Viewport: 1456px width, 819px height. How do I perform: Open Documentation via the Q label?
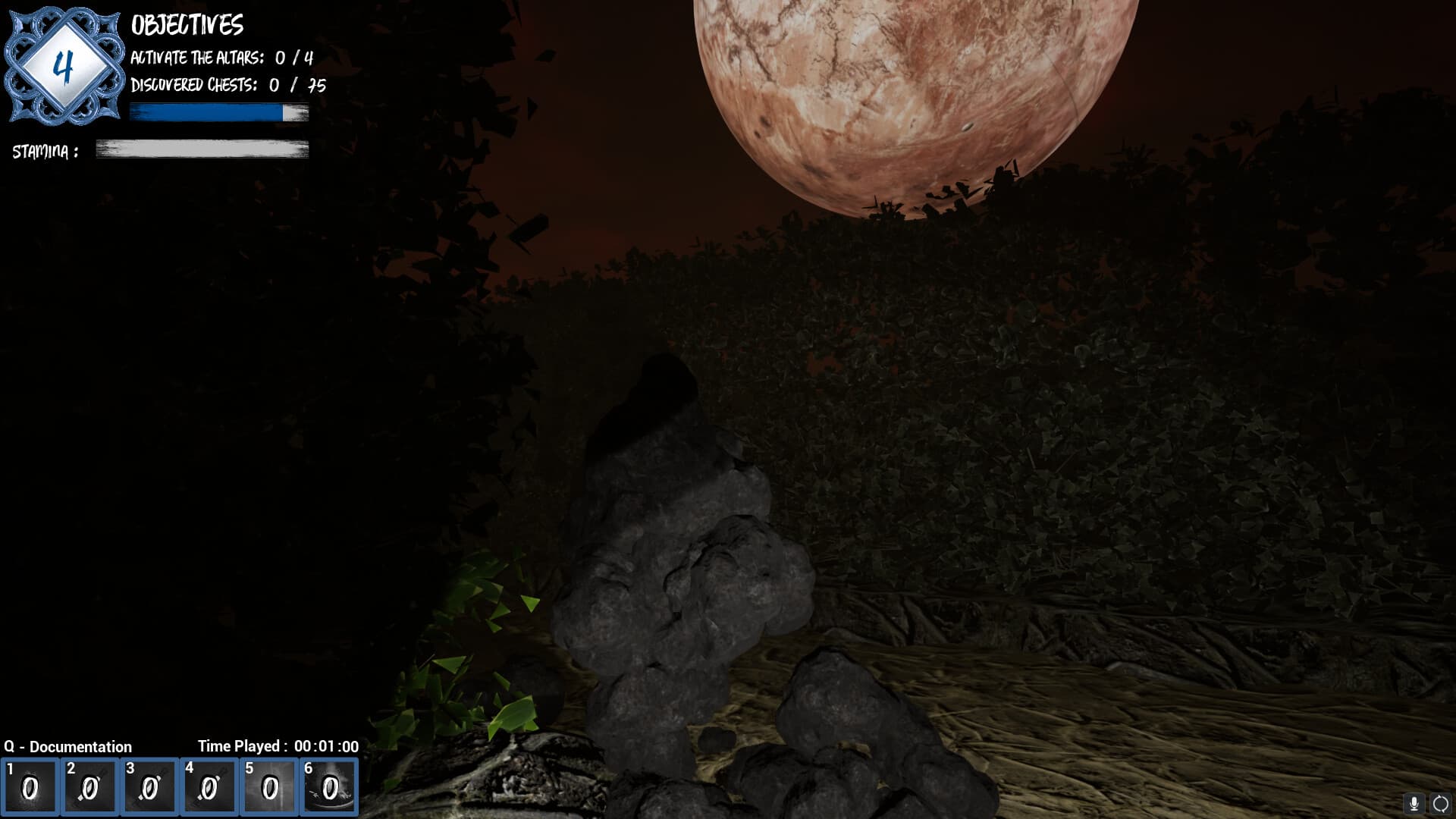click(68, 747)
